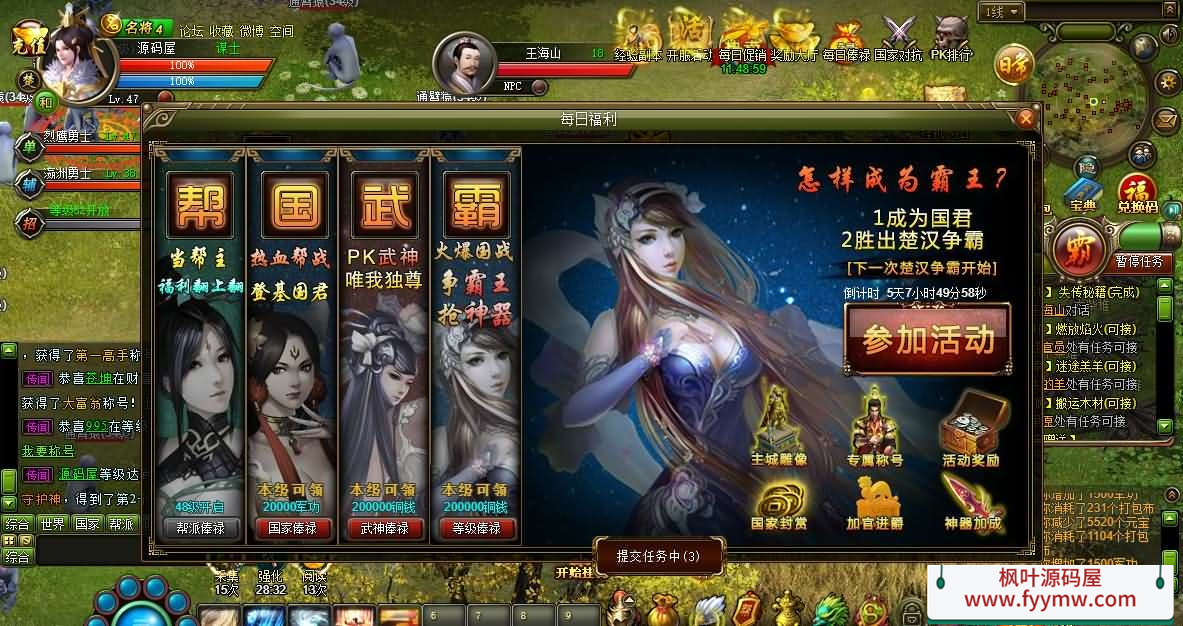Open the 日常 daily button beside the minimap

pos(1013,64)
